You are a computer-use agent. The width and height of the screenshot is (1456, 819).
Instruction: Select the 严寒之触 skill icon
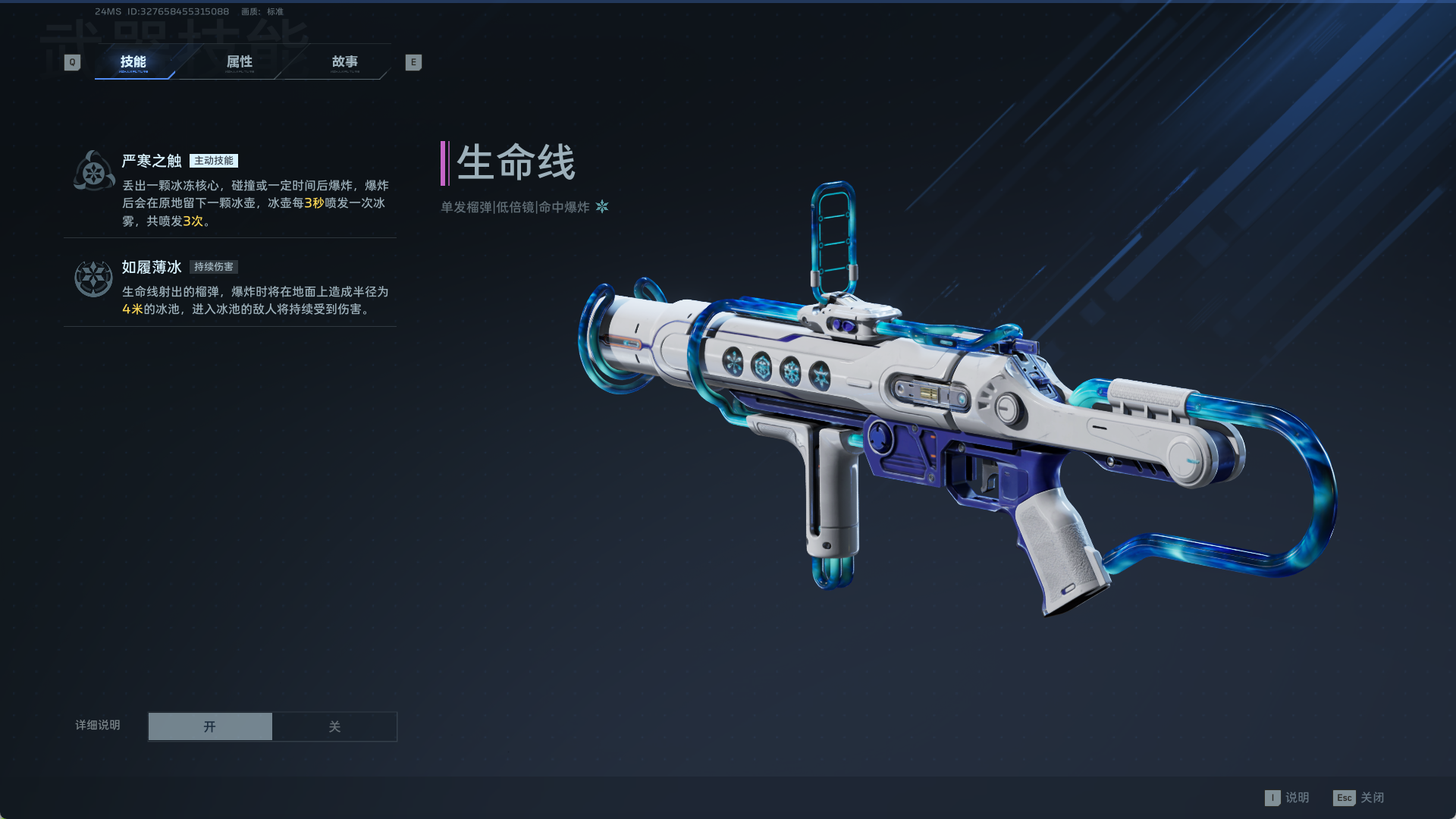[94, 171]
